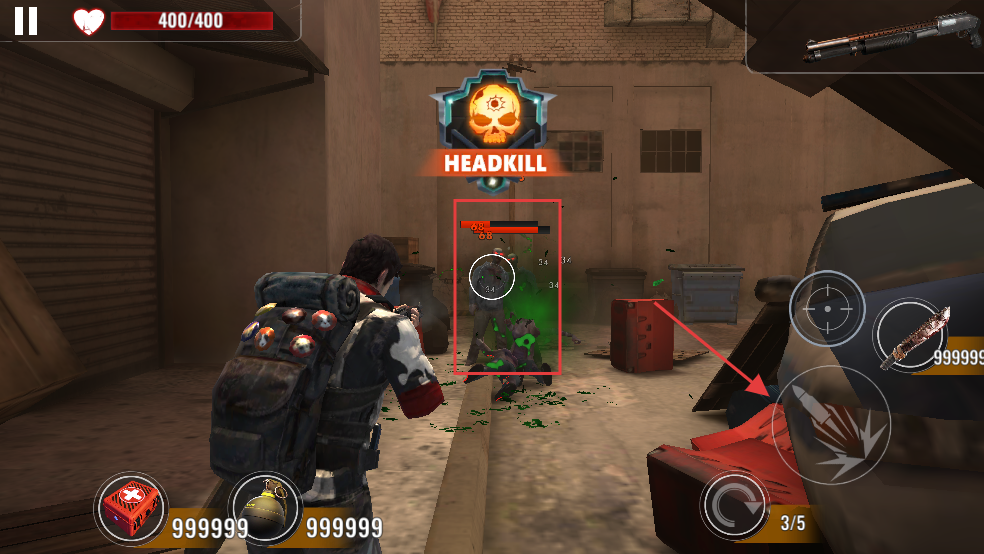Tap the bullet fire button

click(x=831, y=425)
